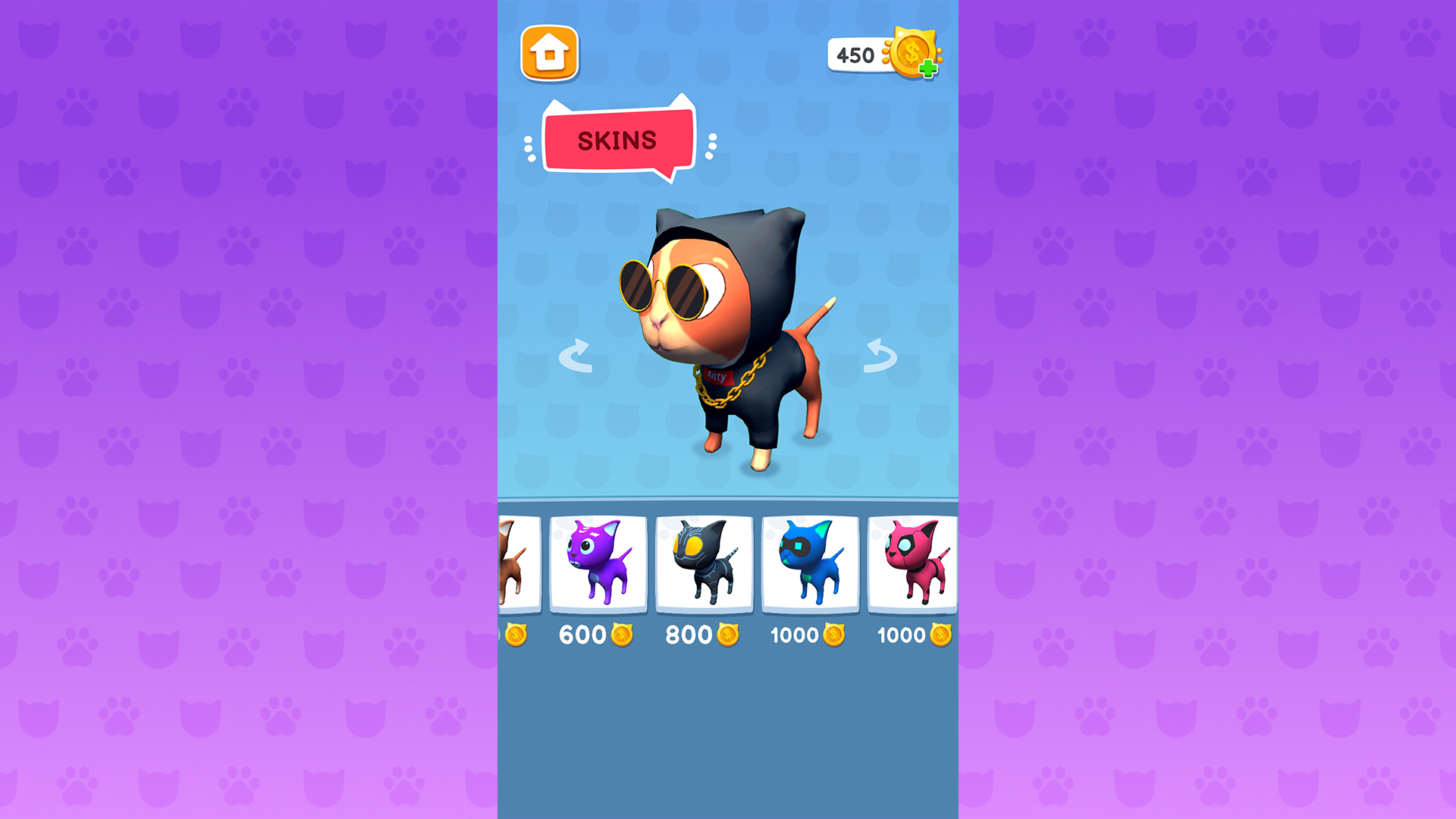
Task: Click the cat-shaped coin badge on the rightmost skin
Action: tap(940, 635)
